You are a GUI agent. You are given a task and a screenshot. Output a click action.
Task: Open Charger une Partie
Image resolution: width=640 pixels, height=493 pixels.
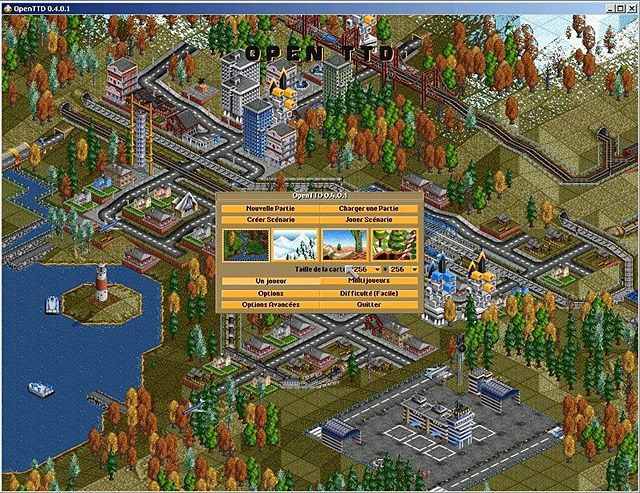click(x=370, y=207)
